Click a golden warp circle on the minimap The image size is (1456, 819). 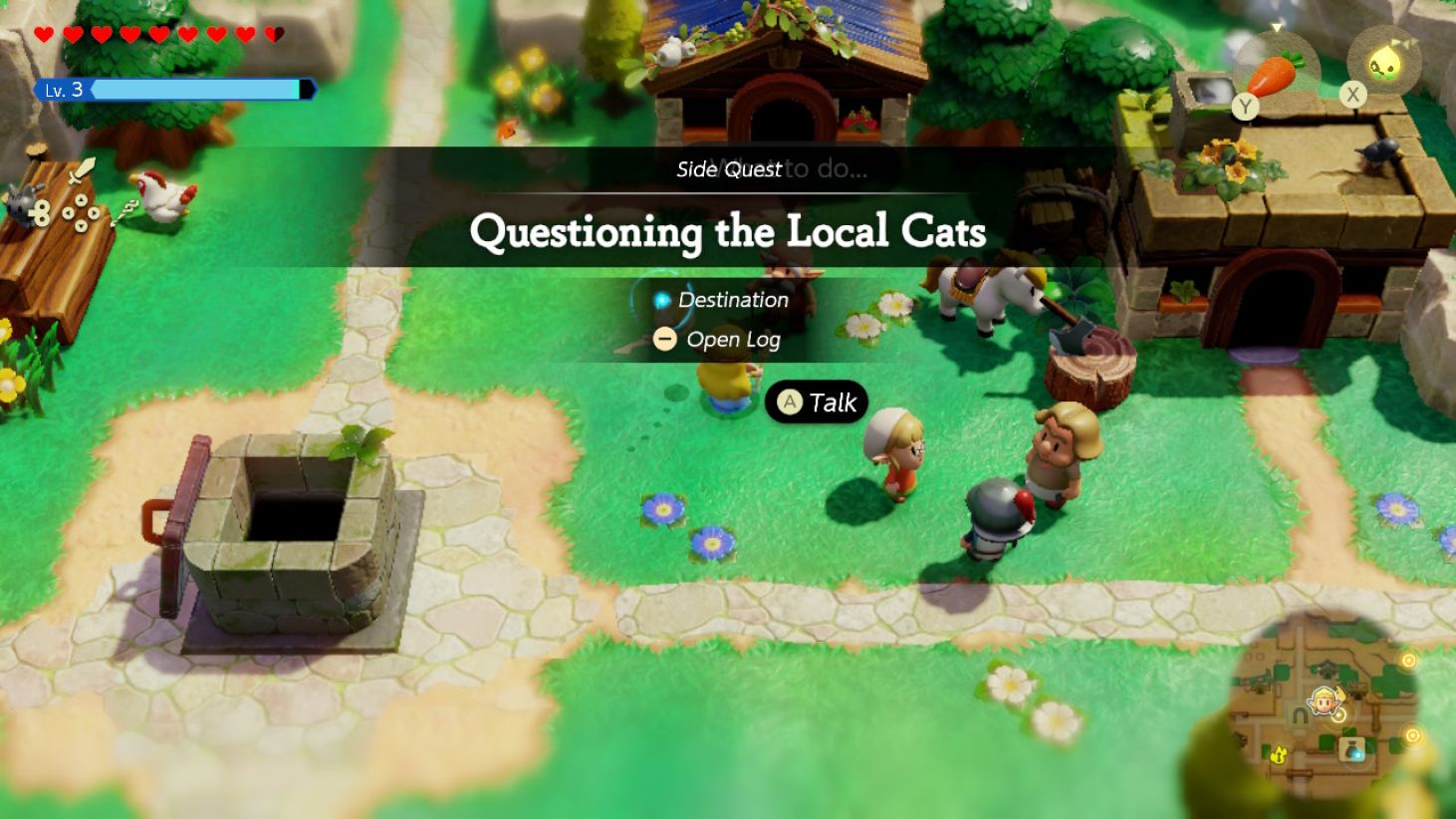coord(1410,660)
